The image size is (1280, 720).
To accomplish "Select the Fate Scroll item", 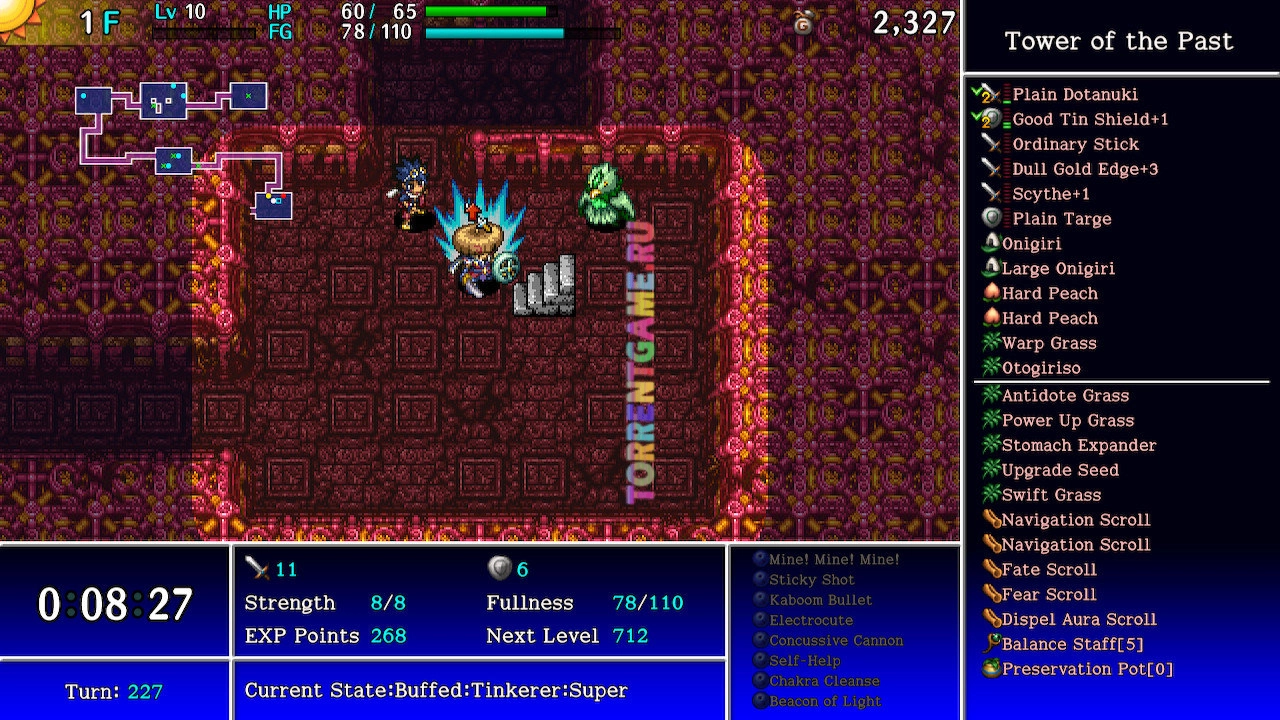I will pos(1049,570).
